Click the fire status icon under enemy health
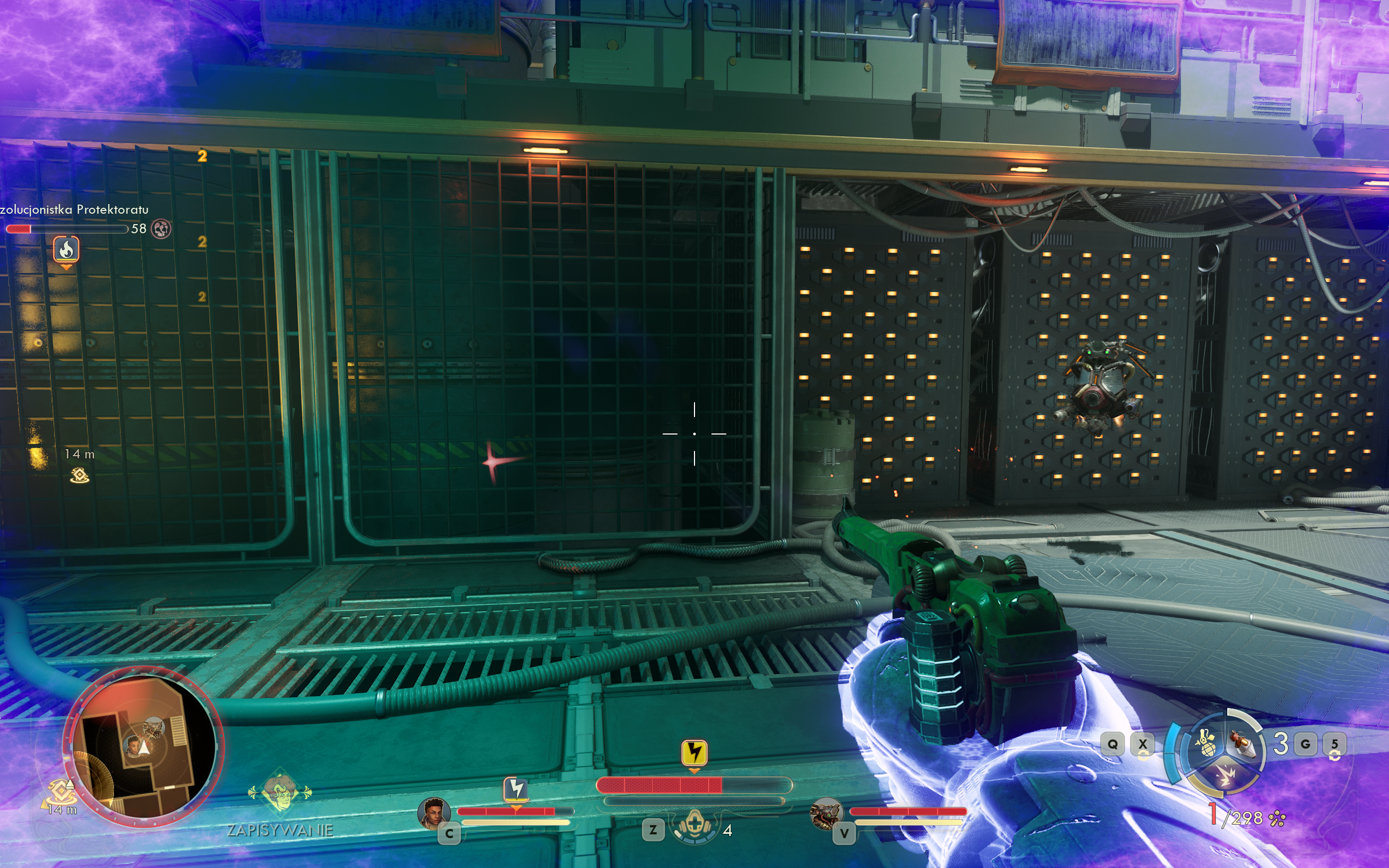The image size is (1389, 868). [x=67, y=249]
